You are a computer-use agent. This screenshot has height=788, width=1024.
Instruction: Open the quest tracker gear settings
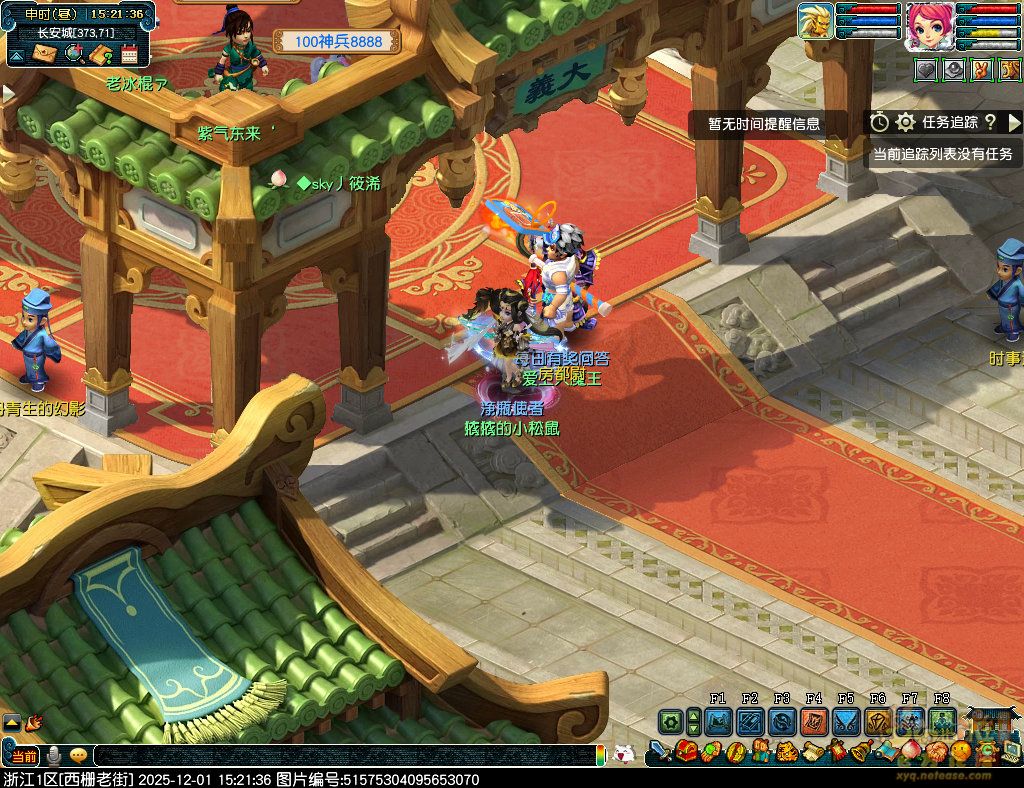tap(906, 122)
